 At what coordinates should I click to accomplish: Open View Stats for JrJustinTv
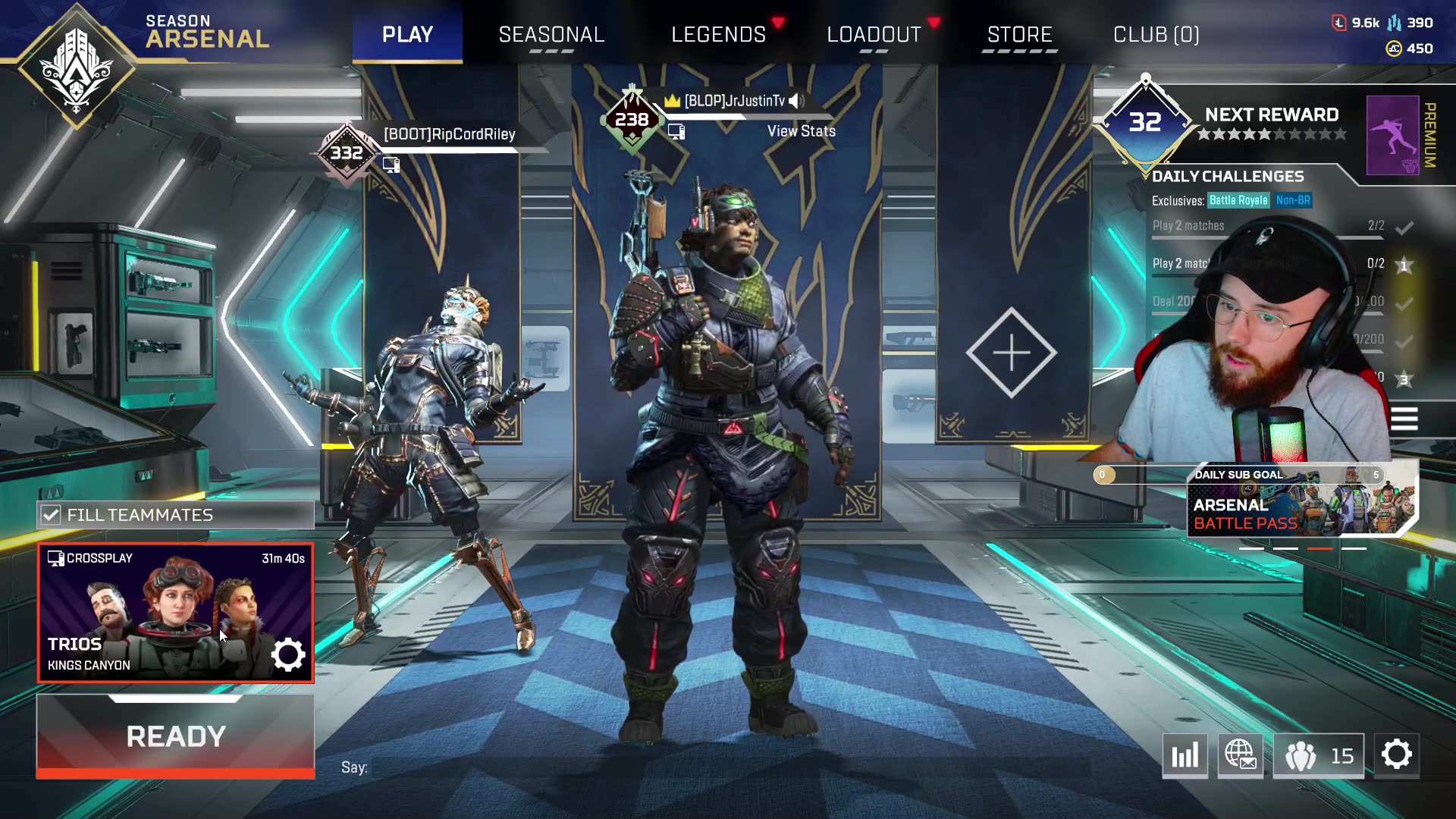tap(801, 130)
